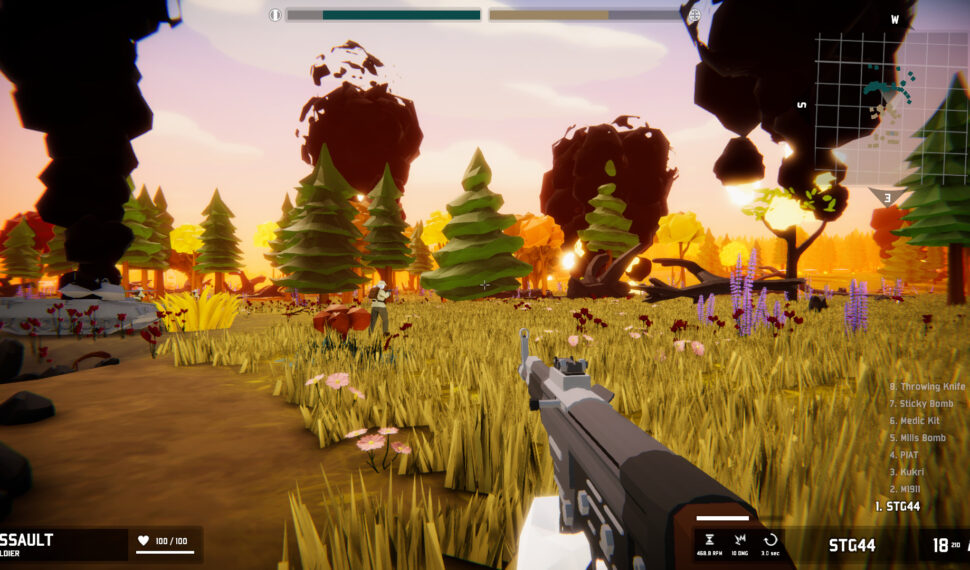Click the weapon damage burst icon

coord(738,539)
